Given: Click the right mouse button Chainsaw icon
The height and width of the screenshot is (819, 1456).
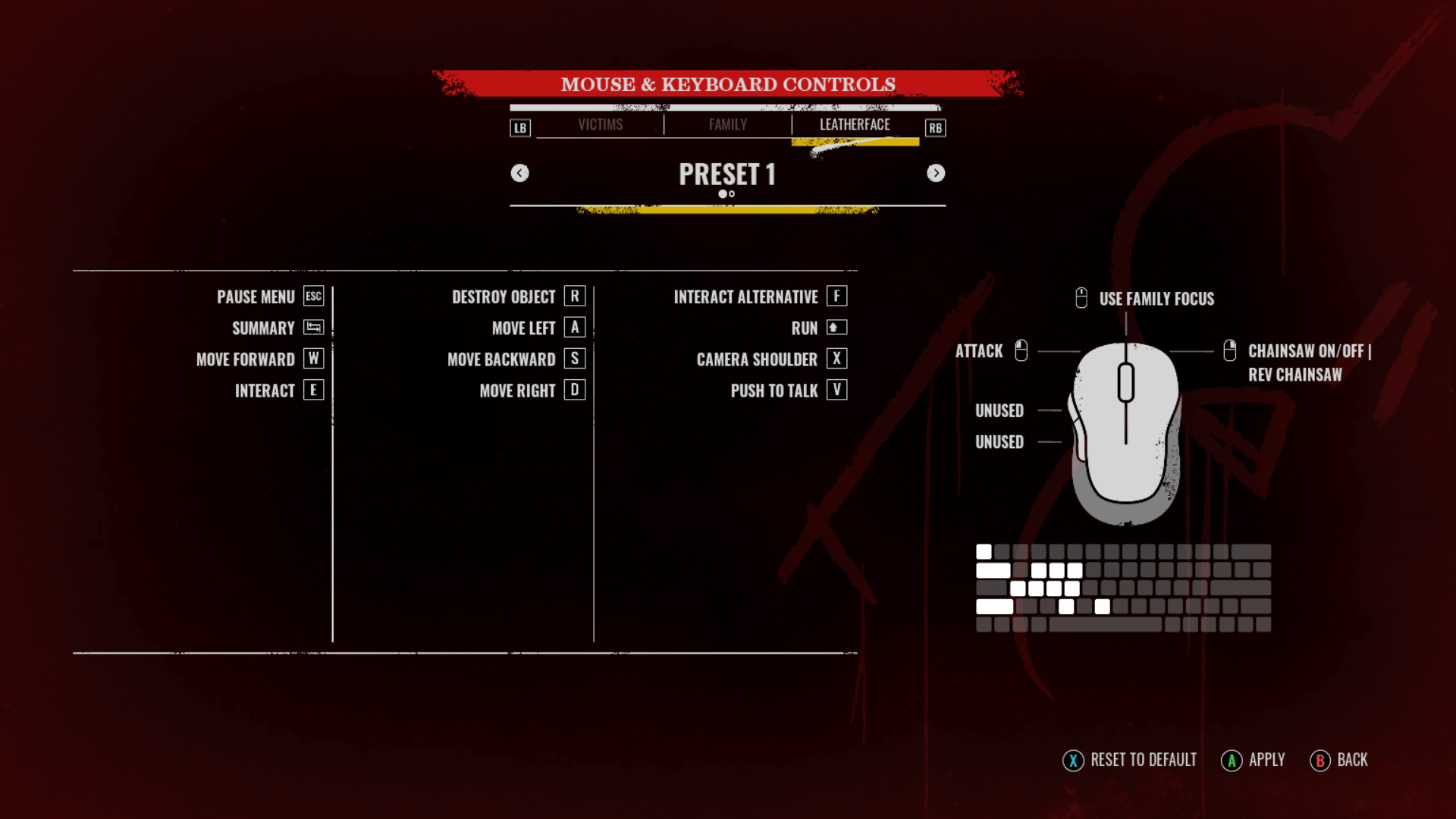Looking at the screenshot, I should click(x=1230, y=350).
